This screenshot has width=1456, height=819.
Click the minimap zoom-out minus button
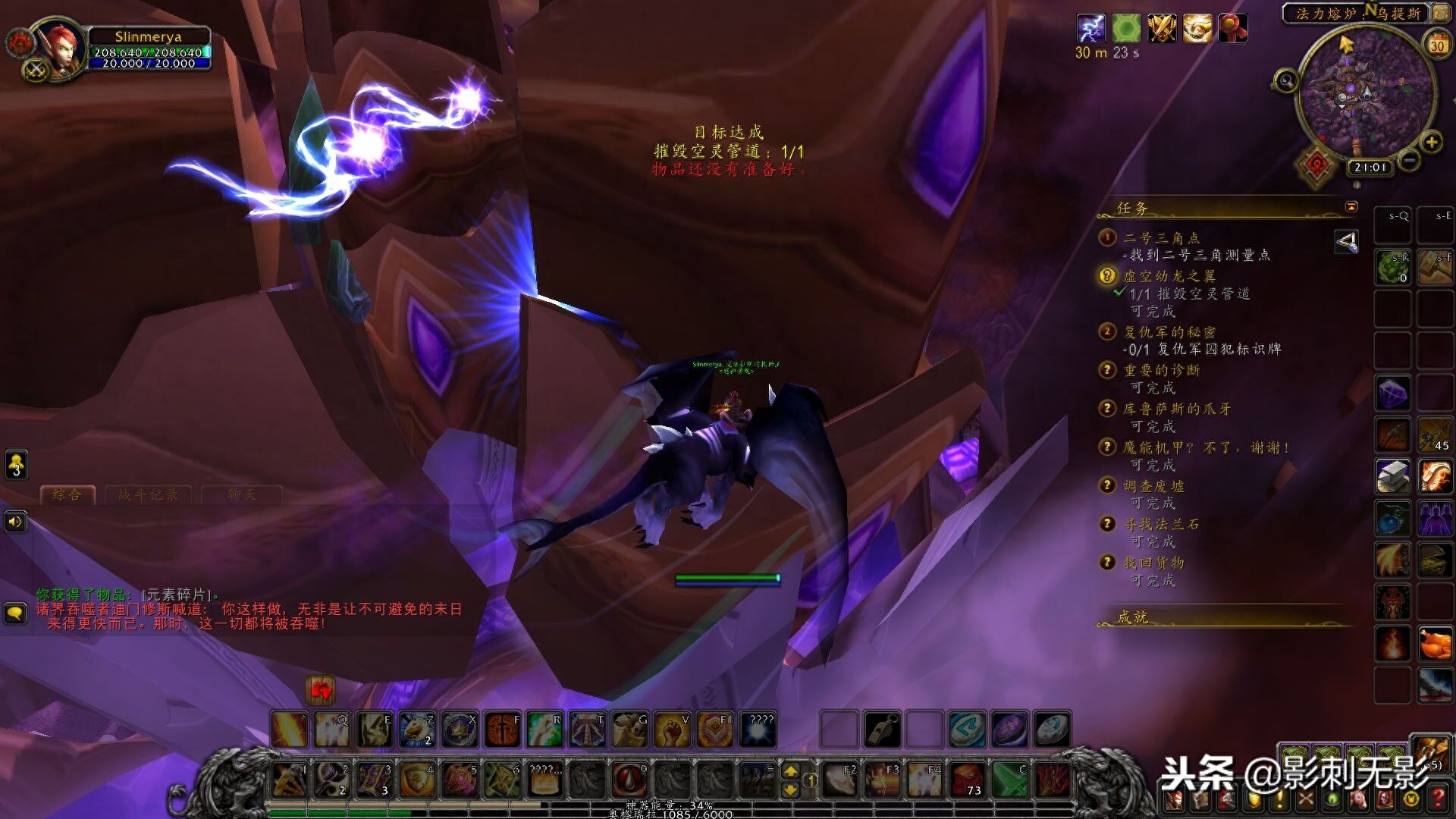pyautogui.click(x=1408, y=161)
